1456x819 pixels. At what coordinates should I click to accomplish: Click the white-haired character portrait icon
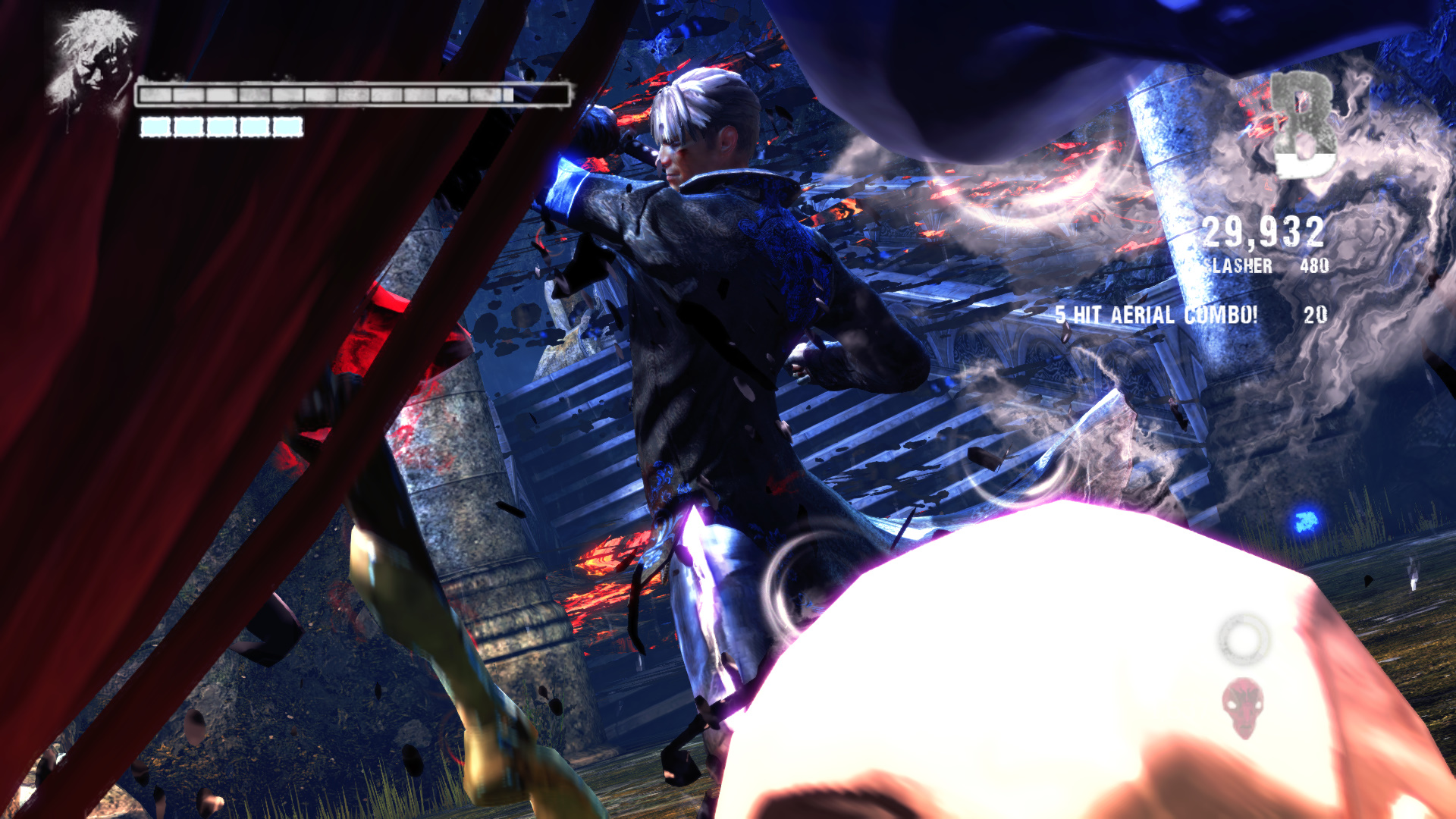[93, 62]
